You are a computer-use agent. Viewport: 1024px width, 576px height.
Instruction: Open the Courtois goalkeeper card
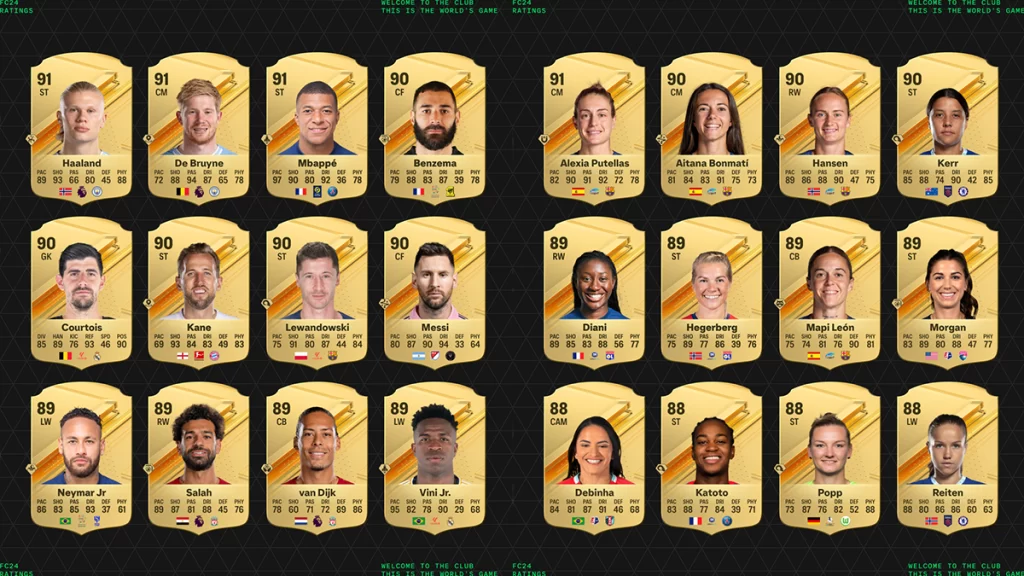click(x=81, y=294)
